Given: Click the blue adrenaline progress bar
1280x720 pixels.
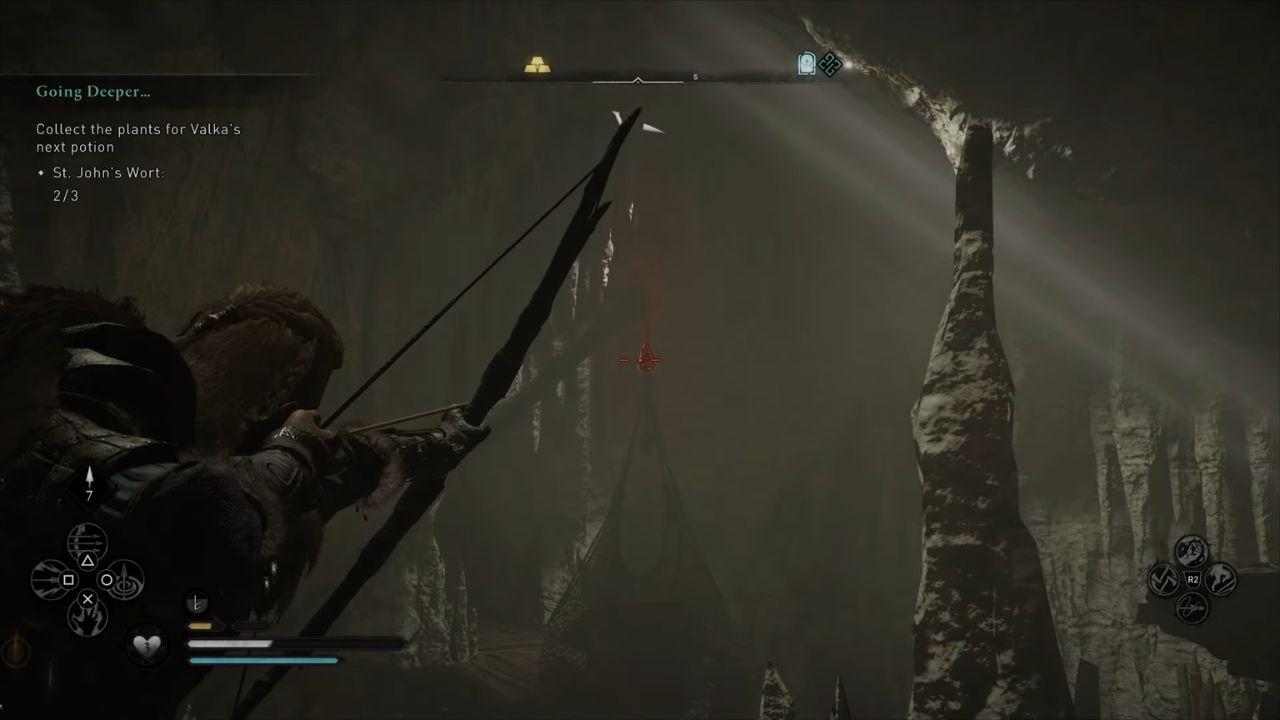Looking at the screenshot, I should coord(262,660).
